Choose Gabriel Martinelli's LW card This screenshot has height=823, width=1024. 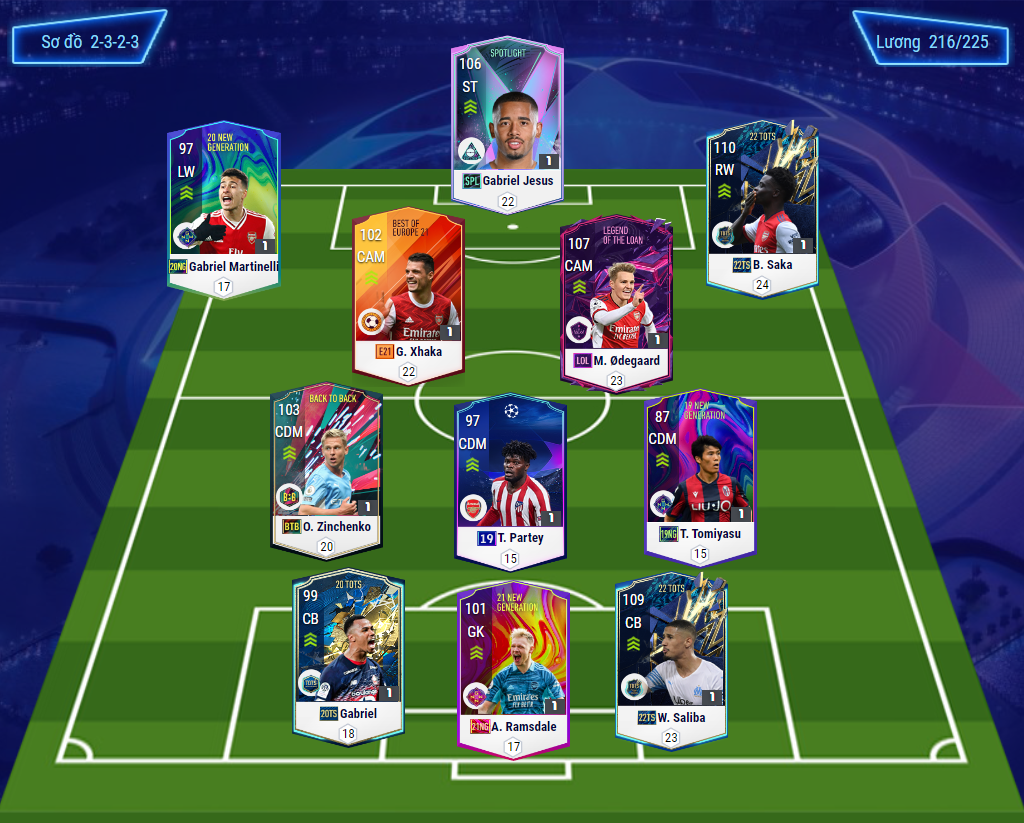click(x=224, y=205)
